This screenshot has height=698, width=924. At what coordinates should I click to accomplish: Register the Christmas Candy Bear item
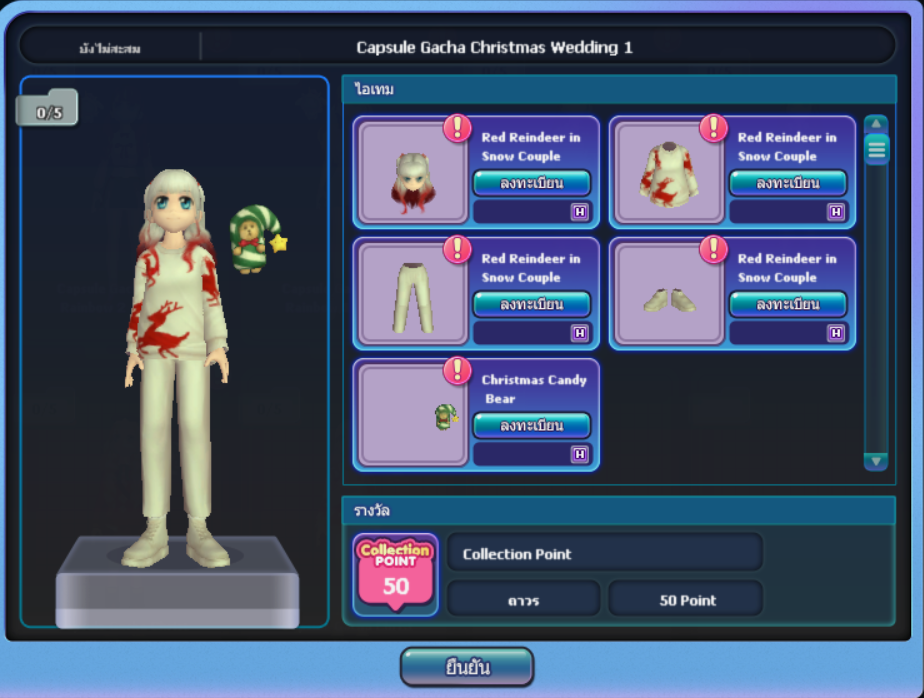[531, 425]
